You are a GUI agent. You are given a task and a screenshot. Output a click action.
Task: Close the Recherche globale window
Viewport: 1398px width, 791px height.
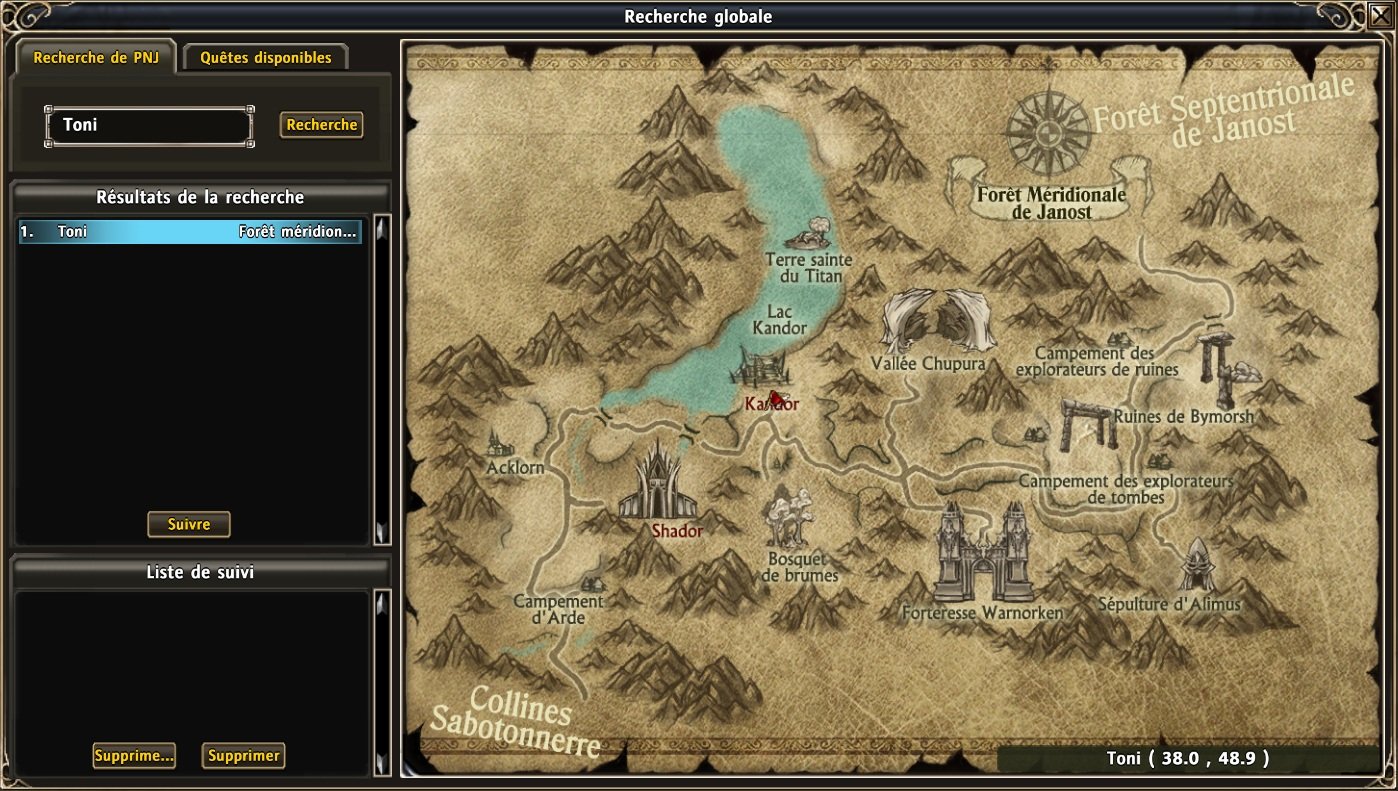(x=1381, y=17)
